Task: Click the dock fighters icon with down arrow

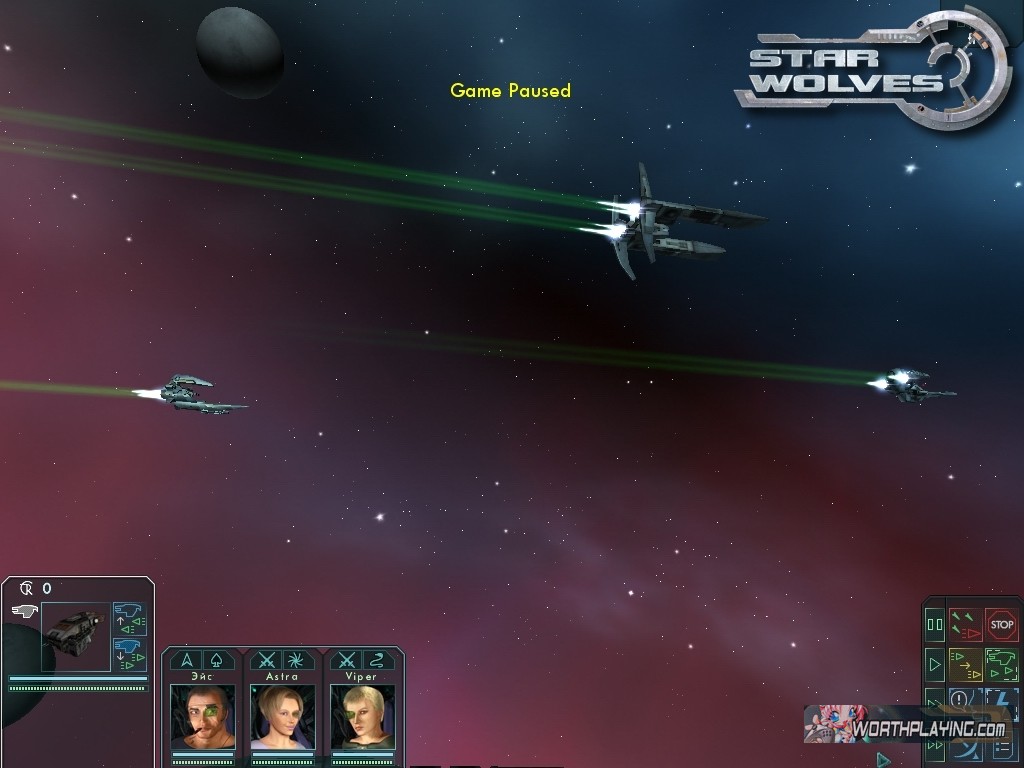Action: click(x=129, y=654)
